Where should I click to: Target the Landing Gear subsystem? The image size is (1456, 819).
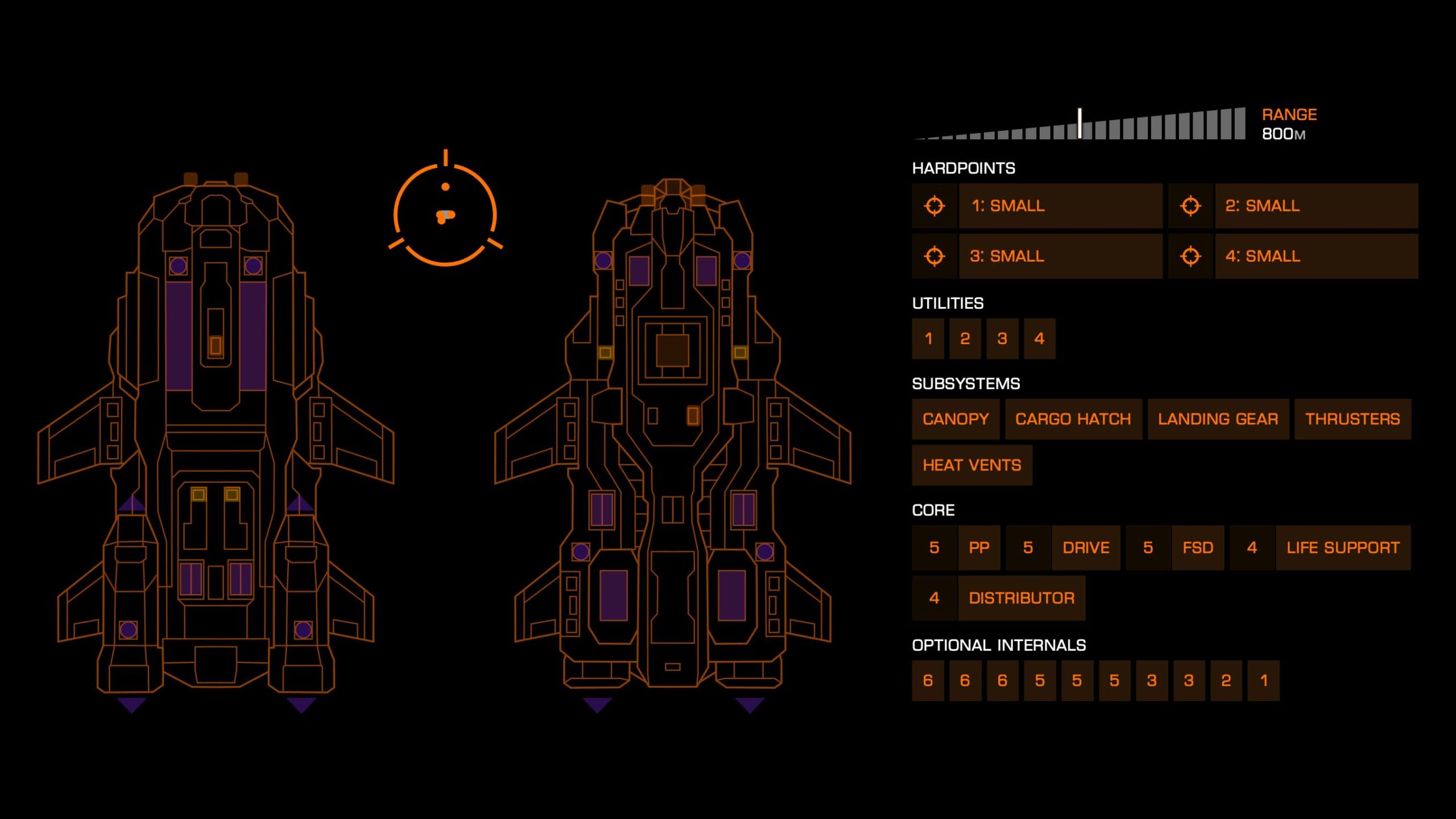coord(1218,419)
